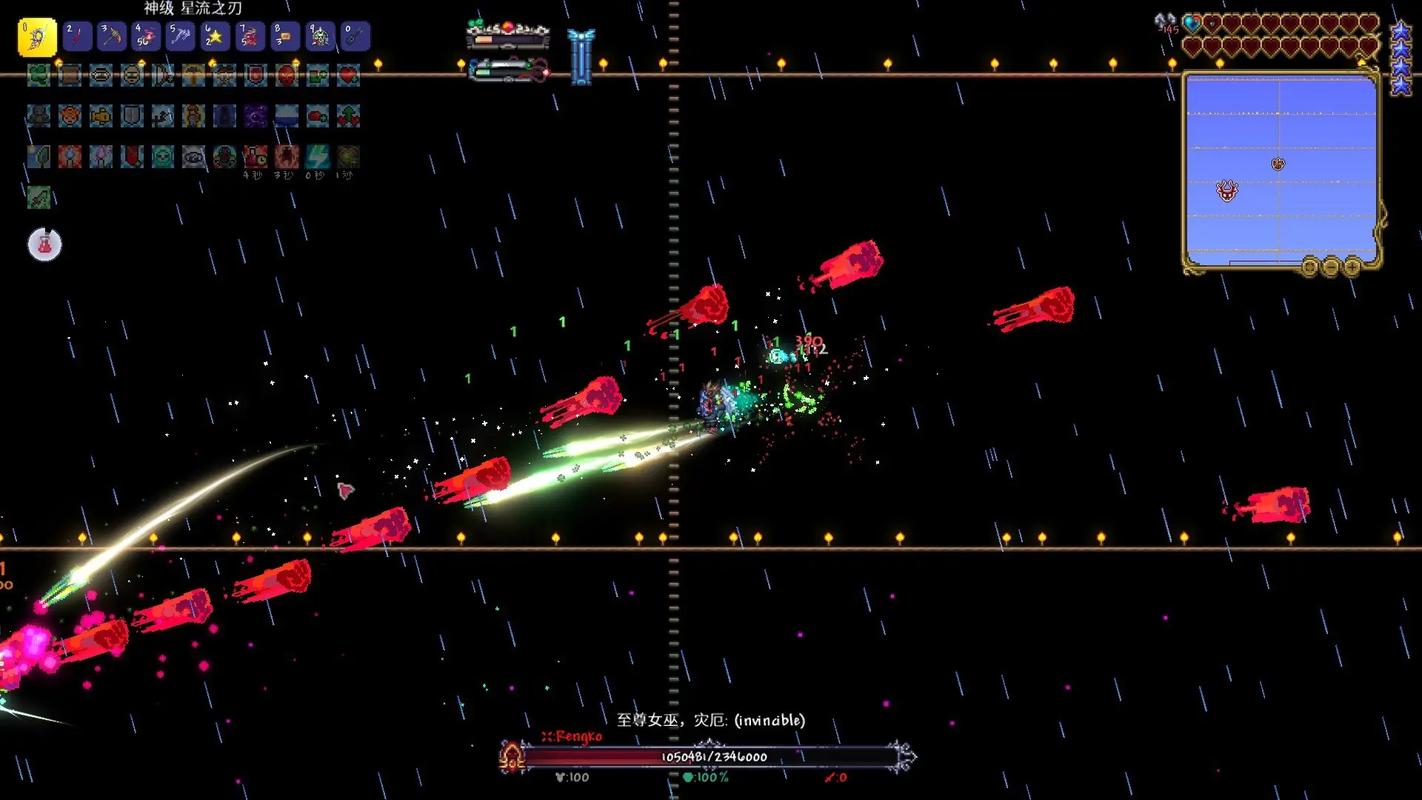Click the potion sickness debuff showing 4 seconds
This screenshot has width=1422, height=800.
tap(255, 157)
